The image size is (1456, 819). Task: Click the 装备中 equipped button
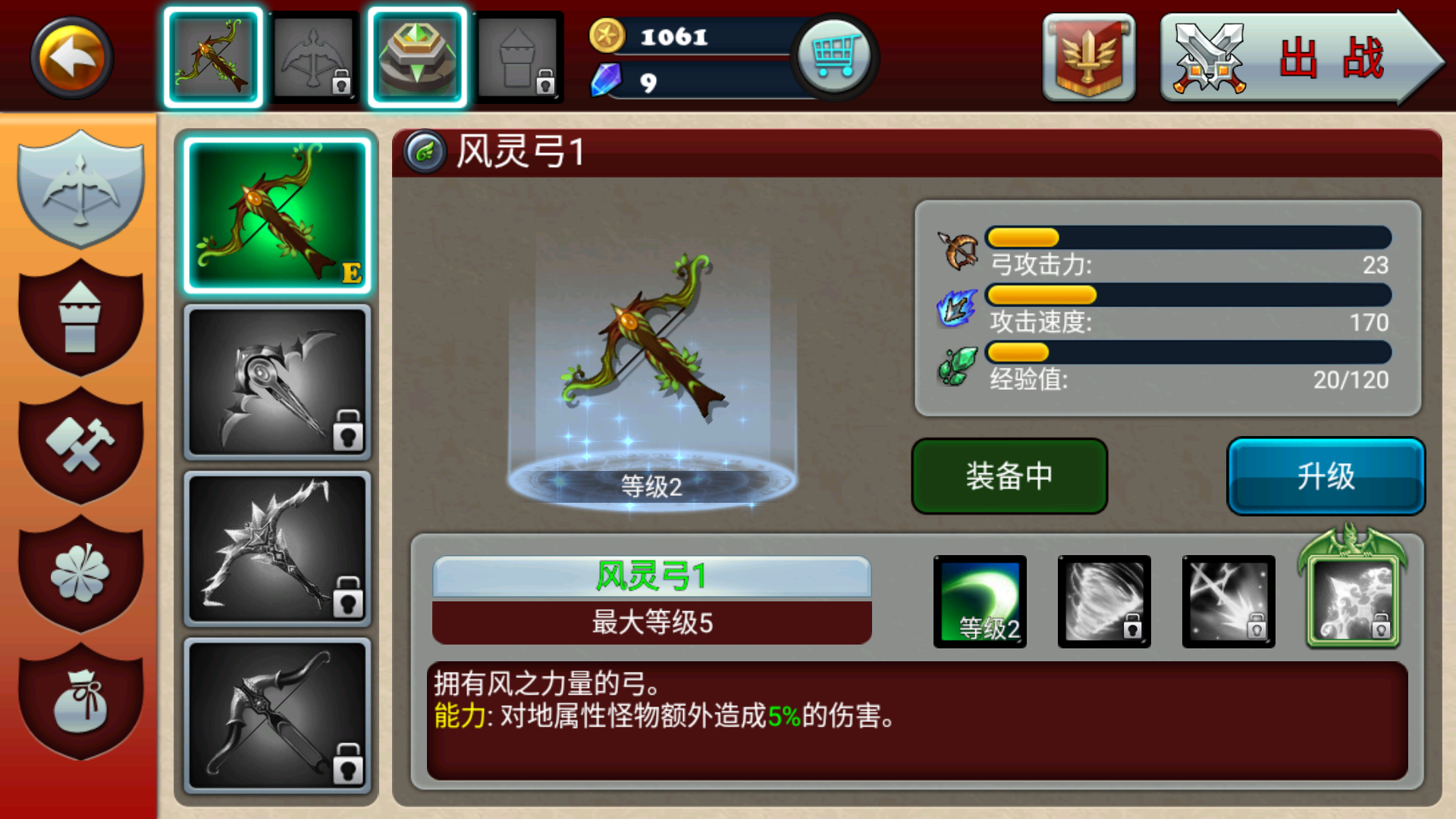click(1009, 476)
